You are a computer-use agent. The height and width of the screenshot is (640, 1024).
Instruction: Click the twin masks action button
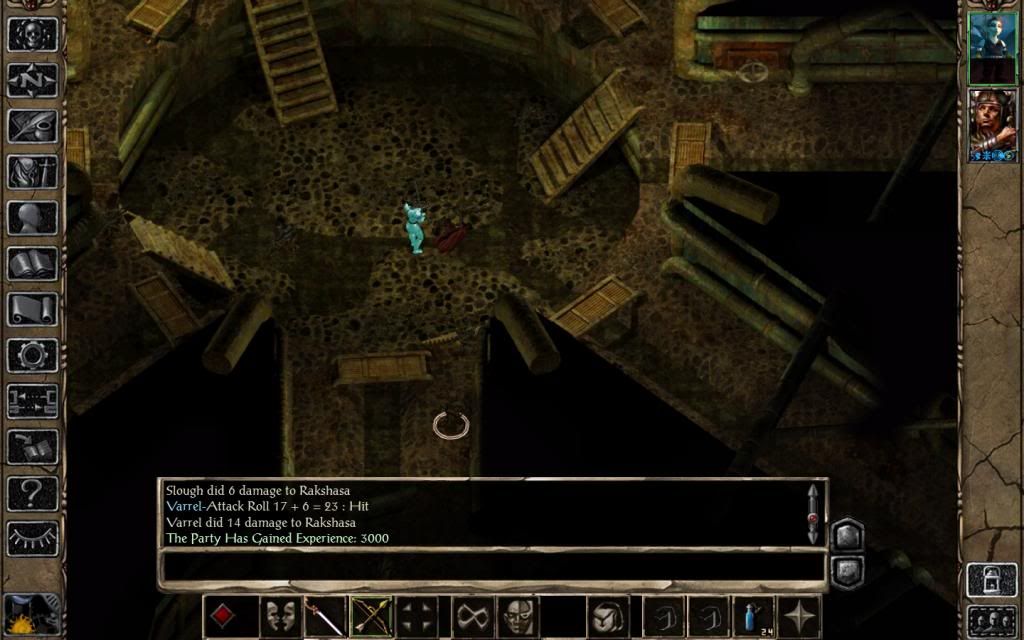tap(281, 616)
